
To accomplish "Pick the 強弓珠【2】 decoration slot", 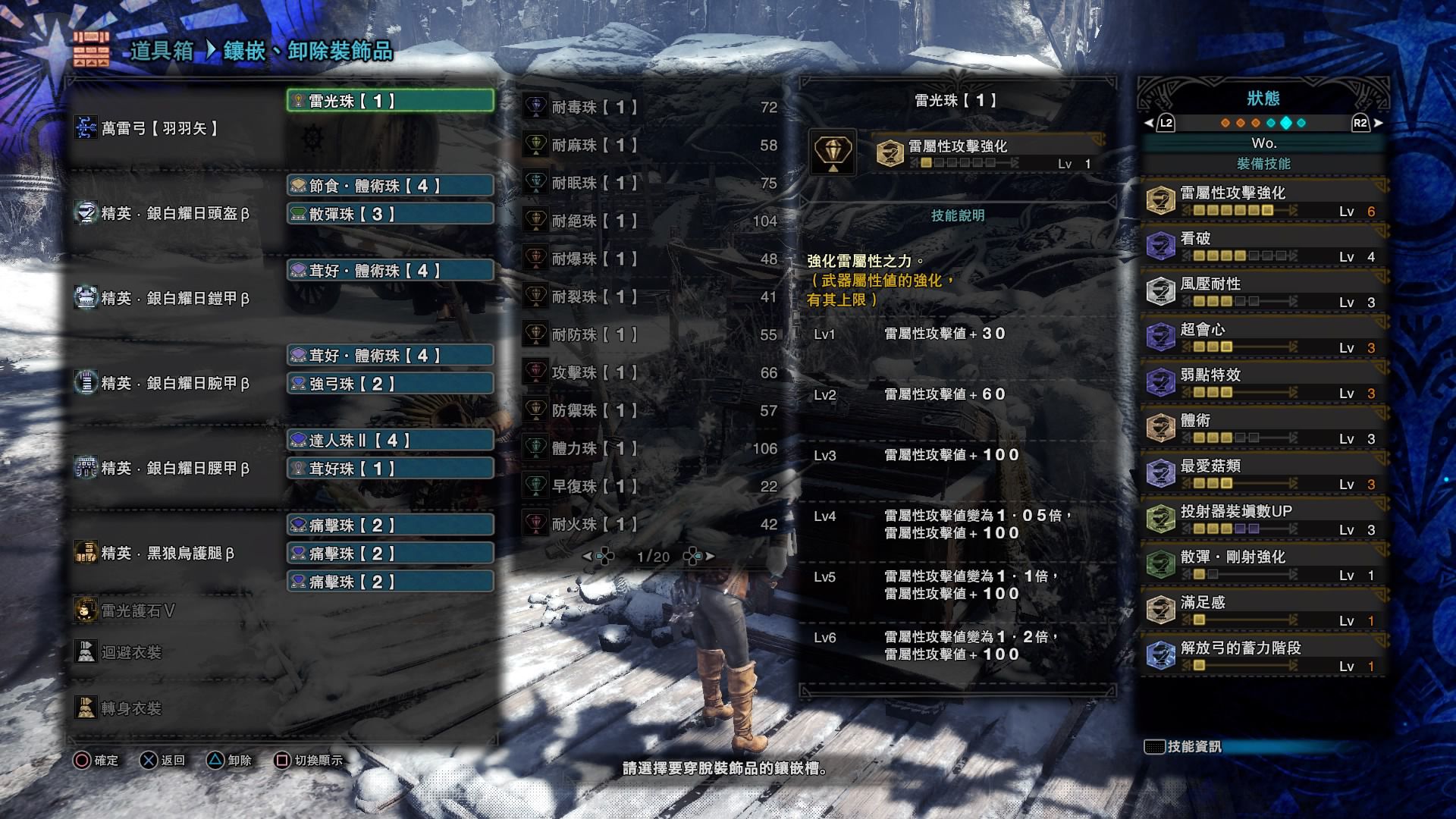I will [391, 384].
